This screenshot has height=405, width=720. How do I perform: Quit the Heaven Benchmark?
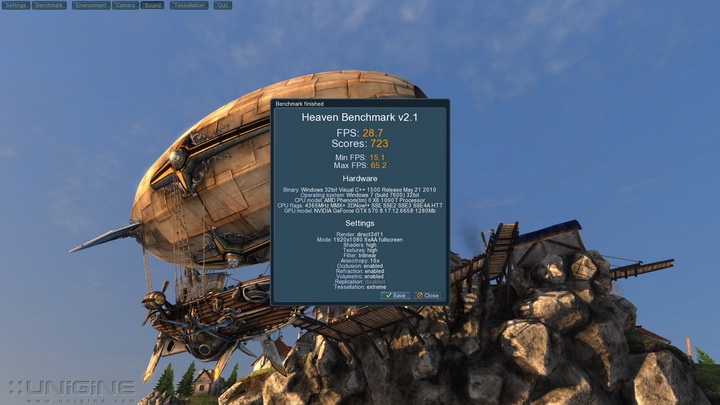tap(222, 5)
